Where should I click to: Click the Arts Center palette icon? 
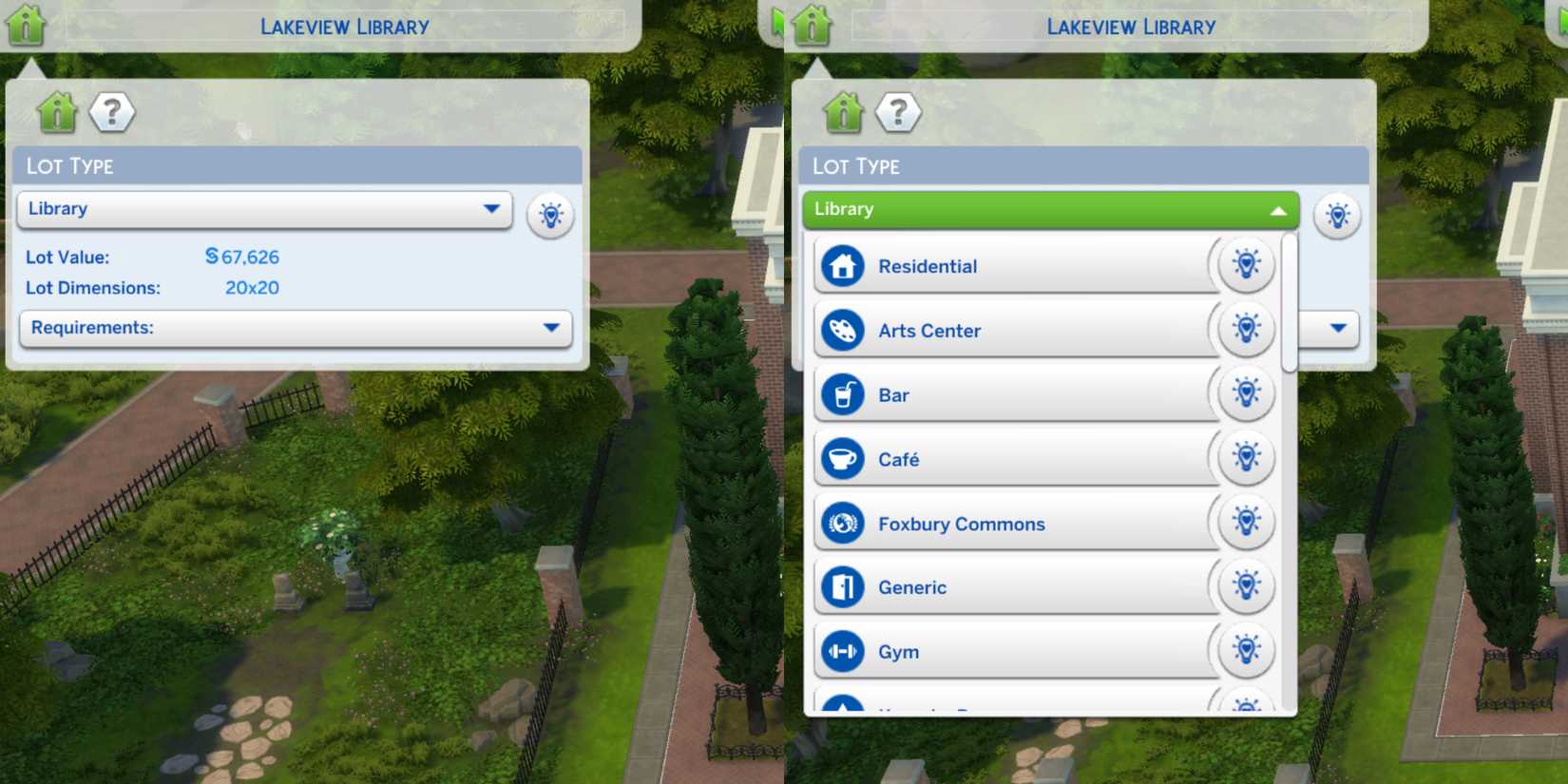pos(840,330)
